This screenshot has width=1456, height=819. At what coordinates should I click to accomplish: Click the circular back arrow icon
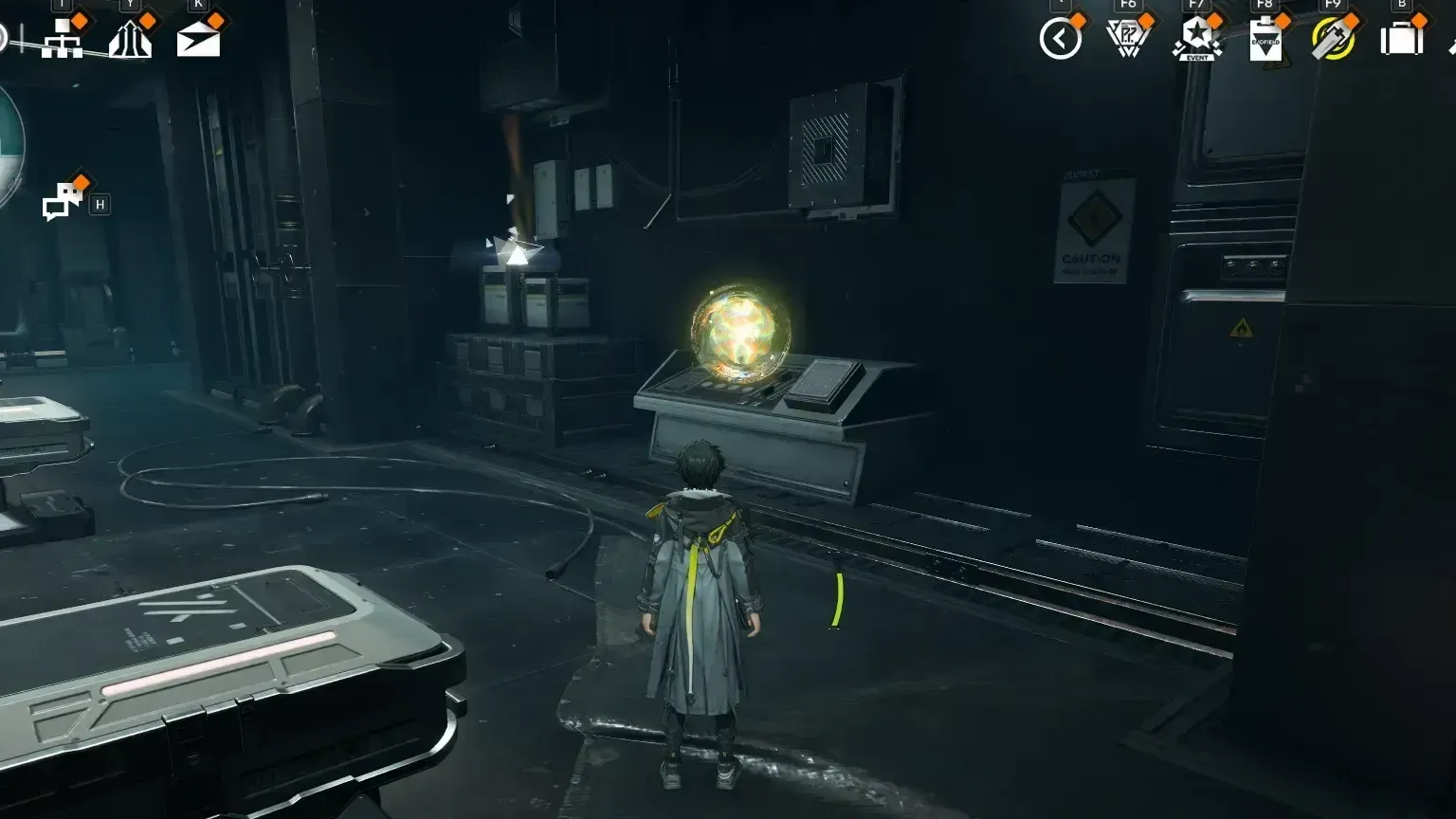point(1060,38)
